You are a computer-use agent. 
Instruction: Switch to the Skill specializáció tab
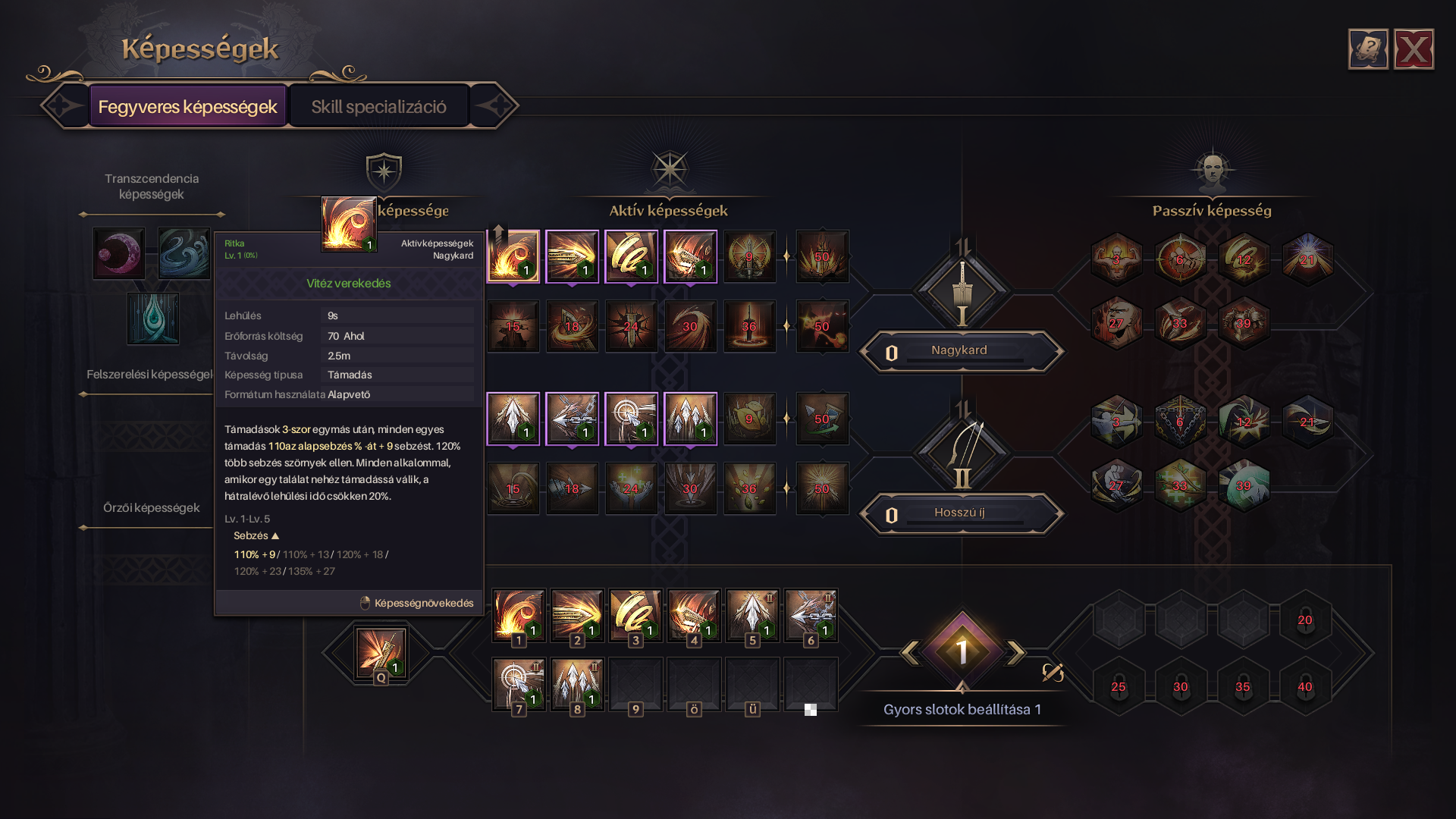coord(378,106)
